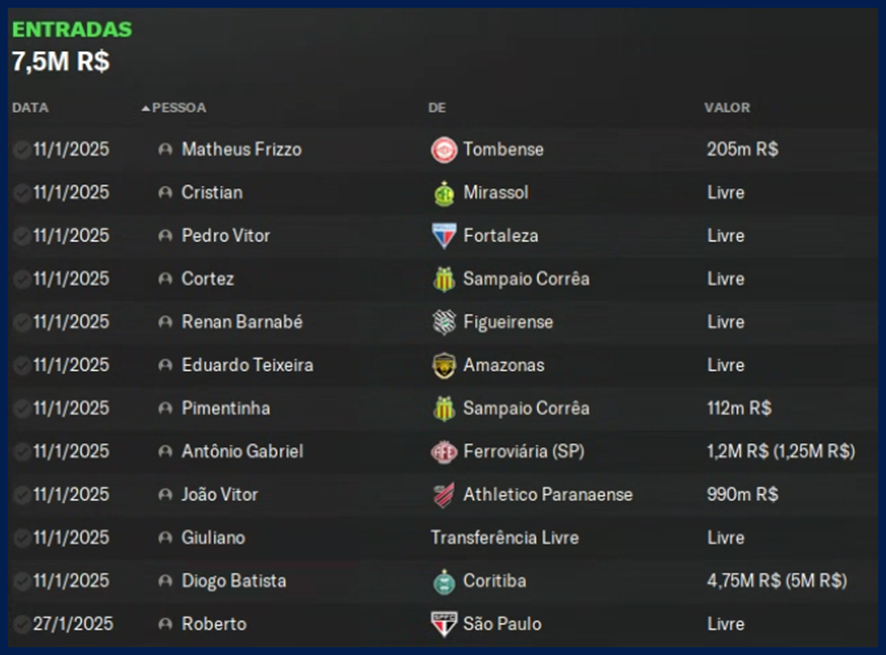Select the Cristian transfer row
This screenshot has height=655, width=886.
[x=212, y=193]
